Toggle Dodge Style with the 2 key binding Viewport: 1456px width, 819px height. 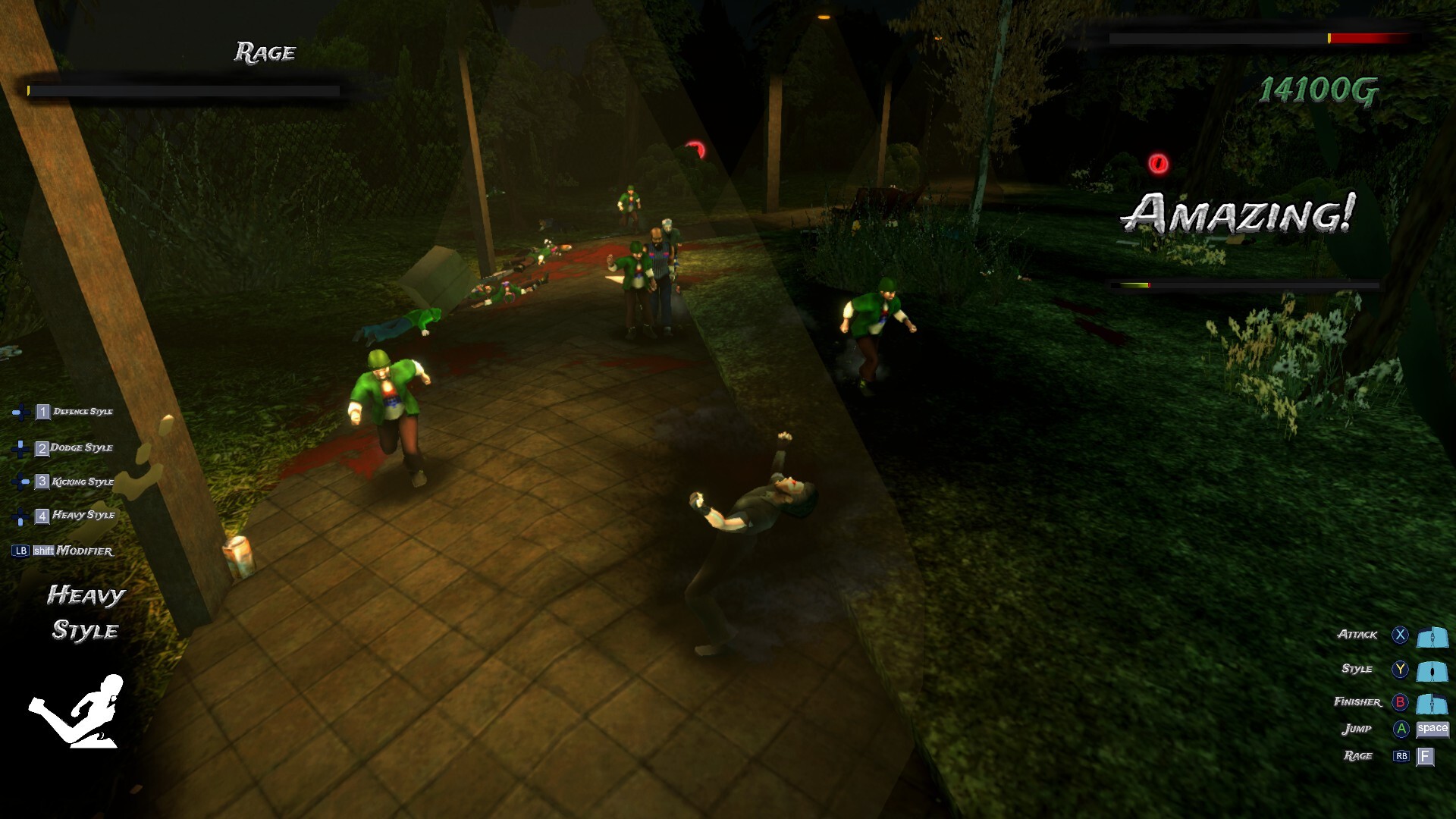tap(42, 448)
